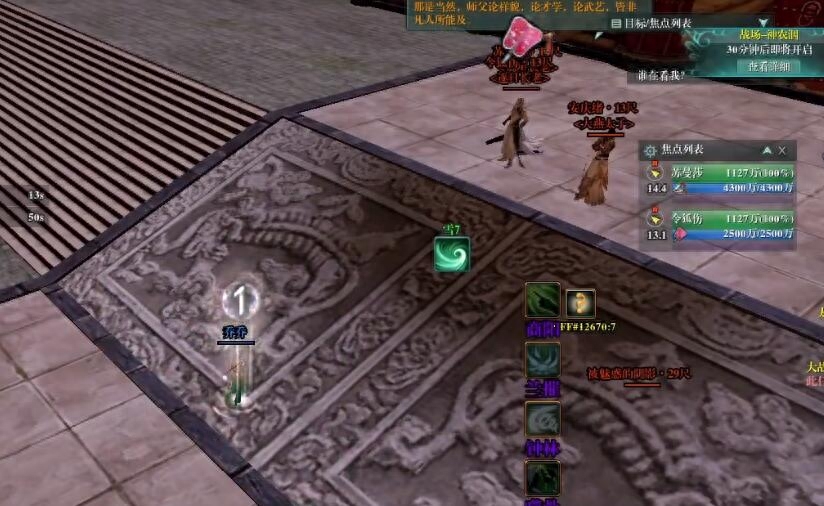The image size is (824, 506).
Task: Click the 查看详细 battlefield details button
Action: [769, 66]
